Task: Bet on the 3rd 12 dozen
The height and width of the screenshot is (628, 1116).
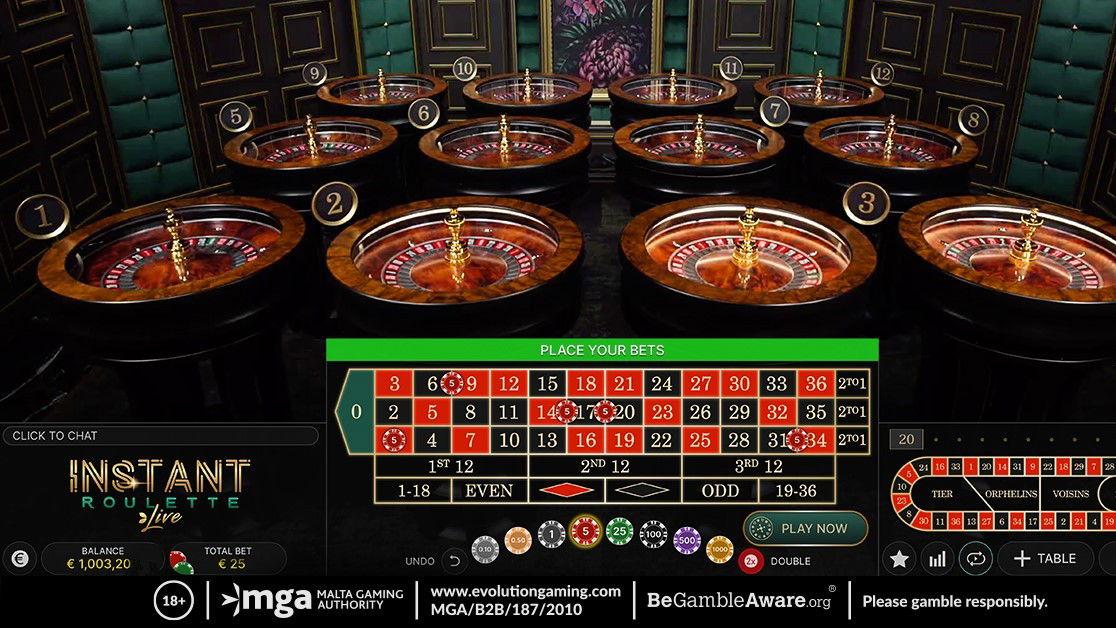Action: pyautogui.click(x=758, y=466)
